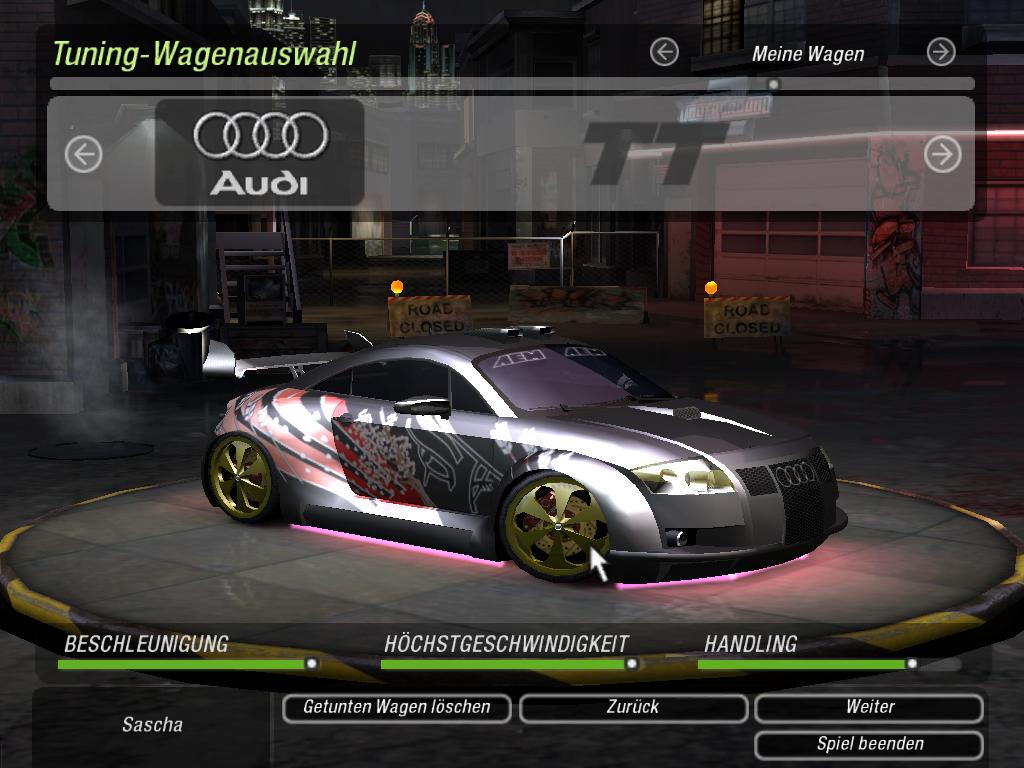1024x768 pixels.
Task: Delete the tuned car with Getunten Wagen löschen
Action: 396,707
